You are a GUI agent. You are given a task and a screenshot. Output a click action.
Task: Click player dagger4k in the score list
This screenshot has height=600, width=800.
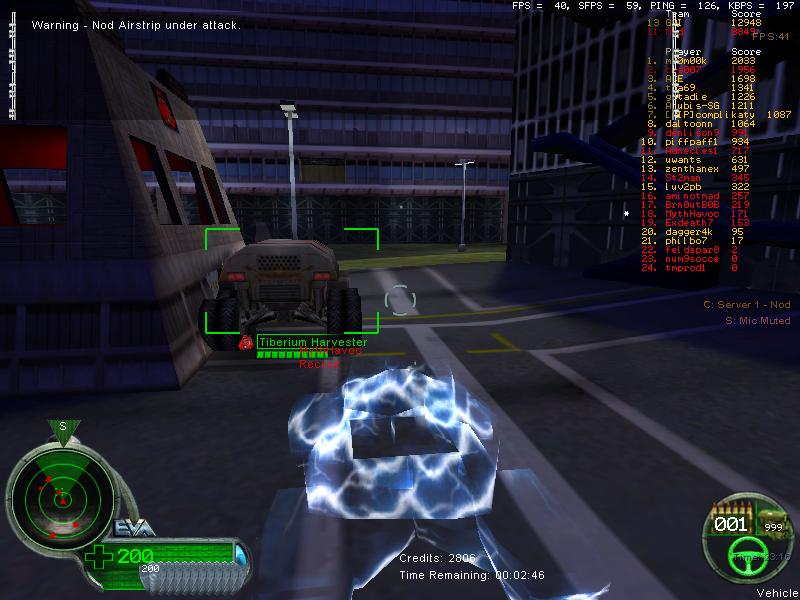click(690, 232)
